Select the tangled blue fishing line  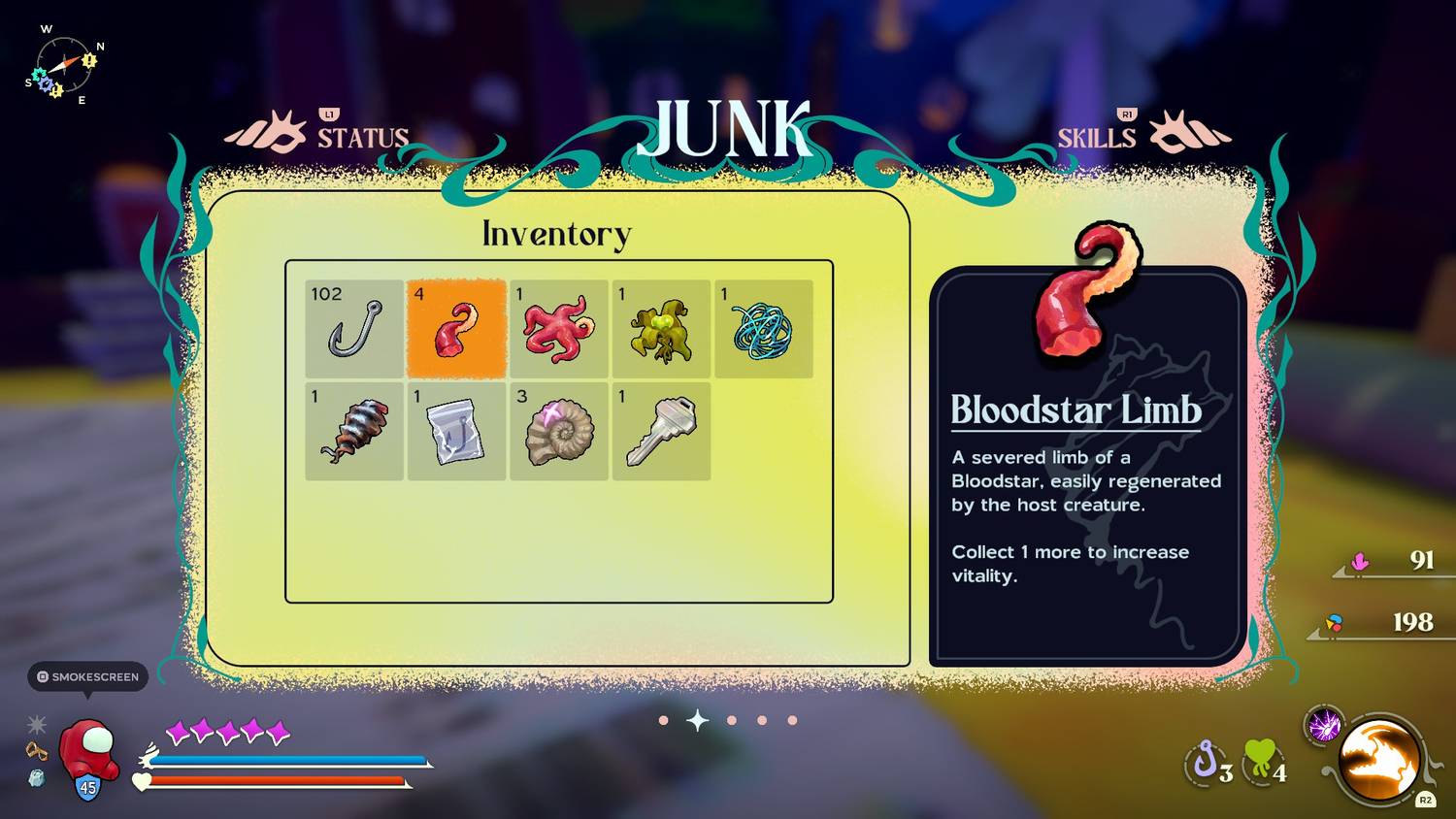pos(763,329)
